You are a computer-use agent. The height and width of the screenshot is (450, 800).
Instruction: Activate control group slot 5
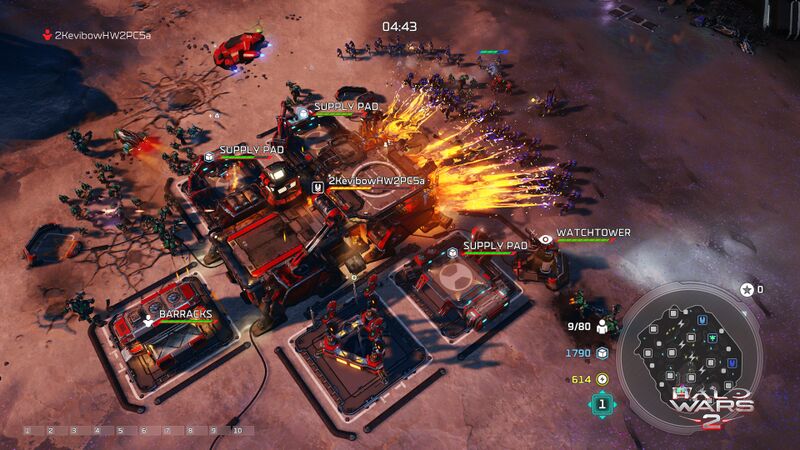click(120, 431)
